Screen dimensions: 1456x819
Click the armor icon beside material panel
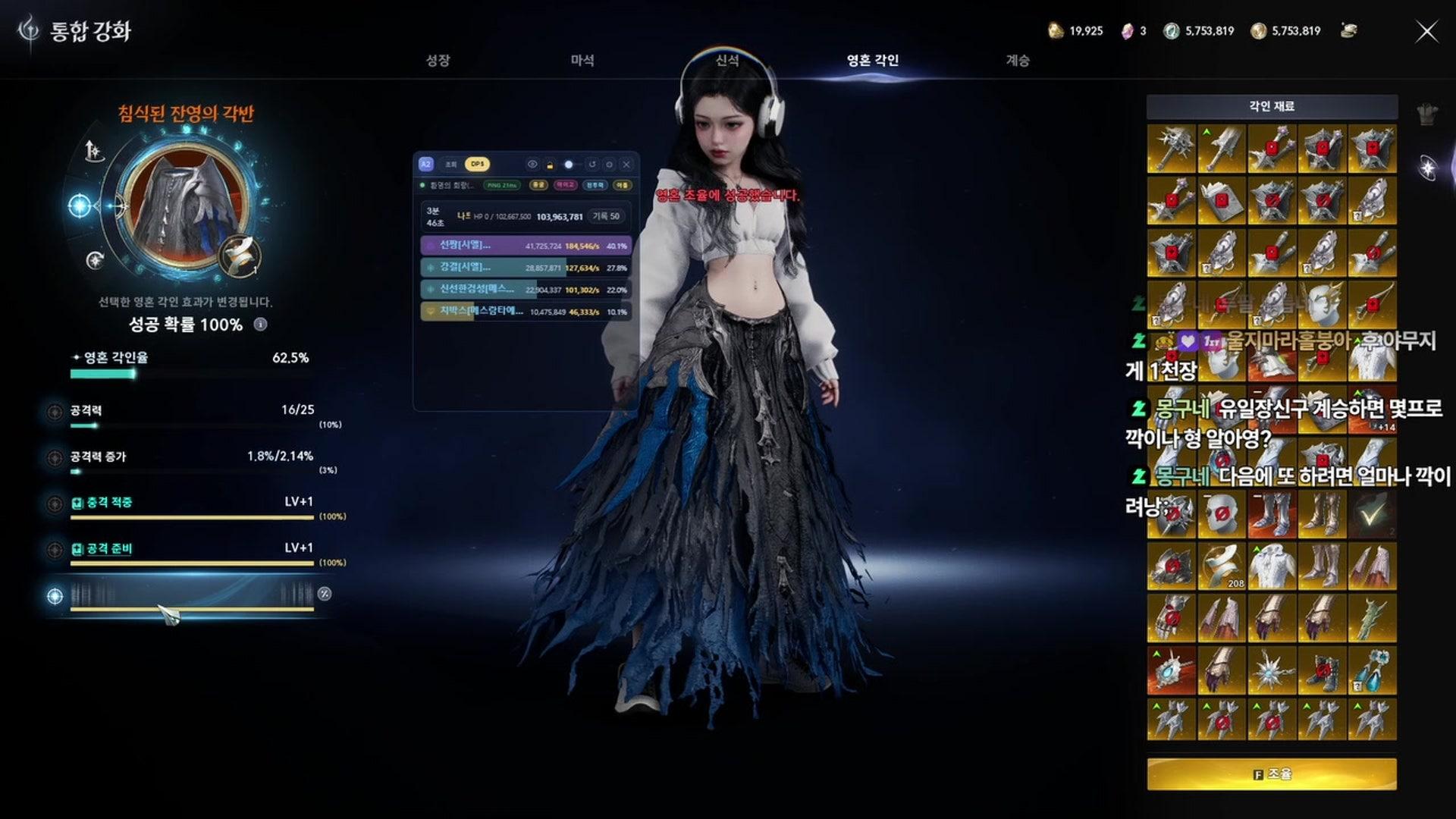pyautogui.click(x=1427, y=115)
